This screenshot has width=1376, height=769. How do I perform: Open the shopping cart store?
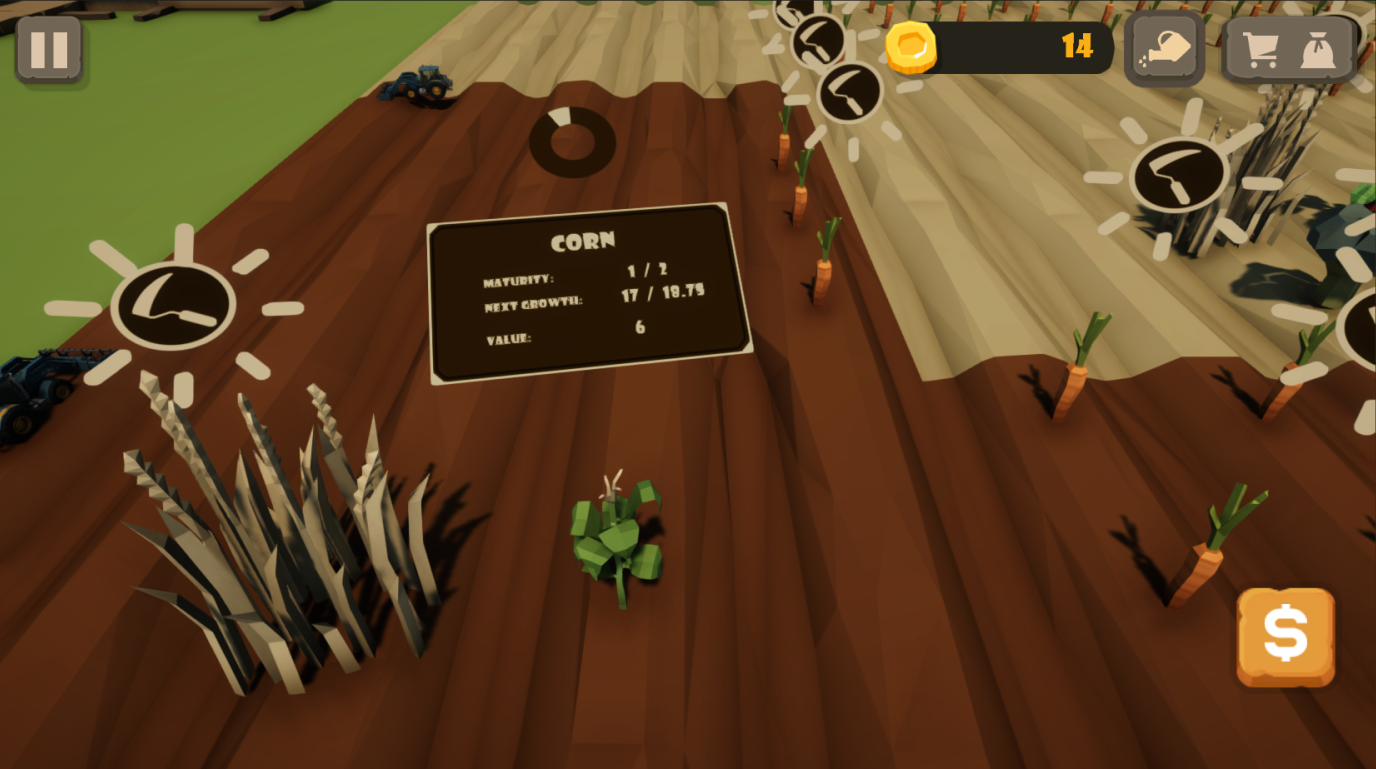[1262, 48]
